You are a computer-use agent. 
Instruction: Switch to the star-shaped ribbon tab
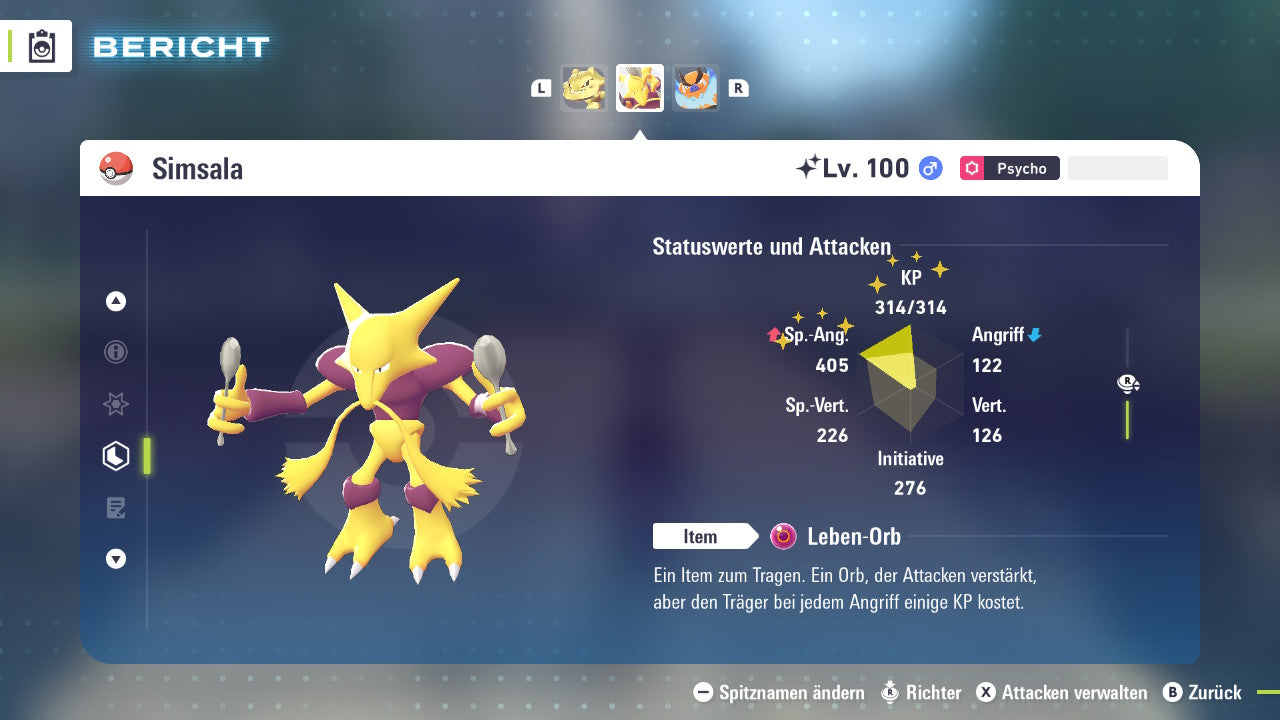[116, 404]
